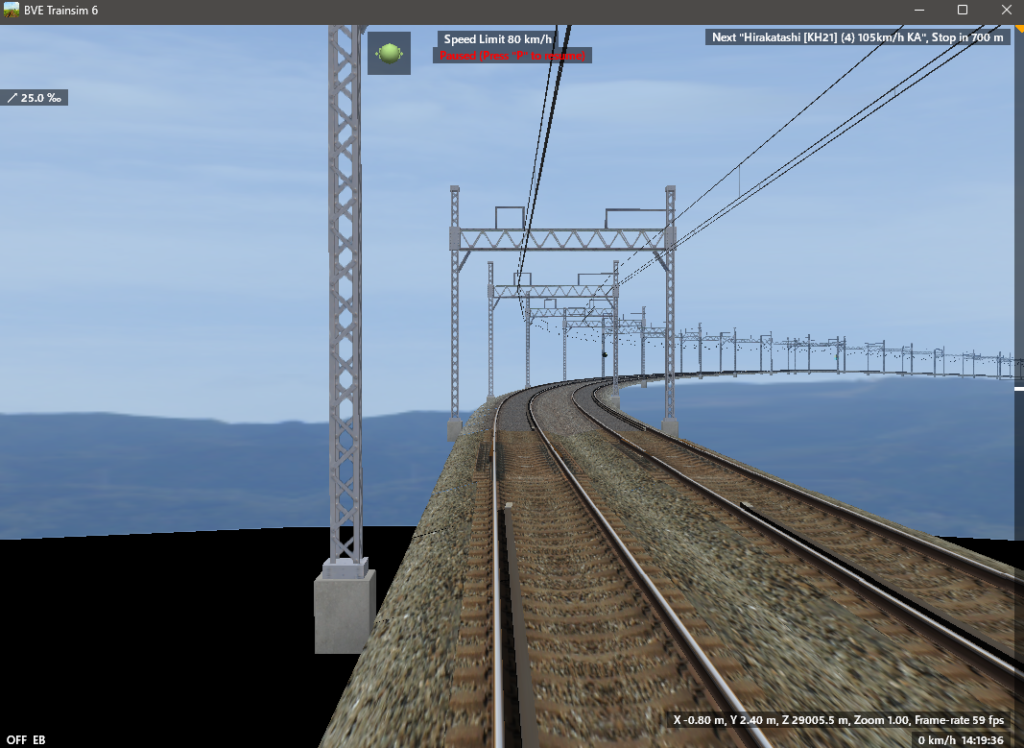Maximize the BVE Trainsim 6 window
This screenshot has width=1024, height=748.
pos(962,10)
